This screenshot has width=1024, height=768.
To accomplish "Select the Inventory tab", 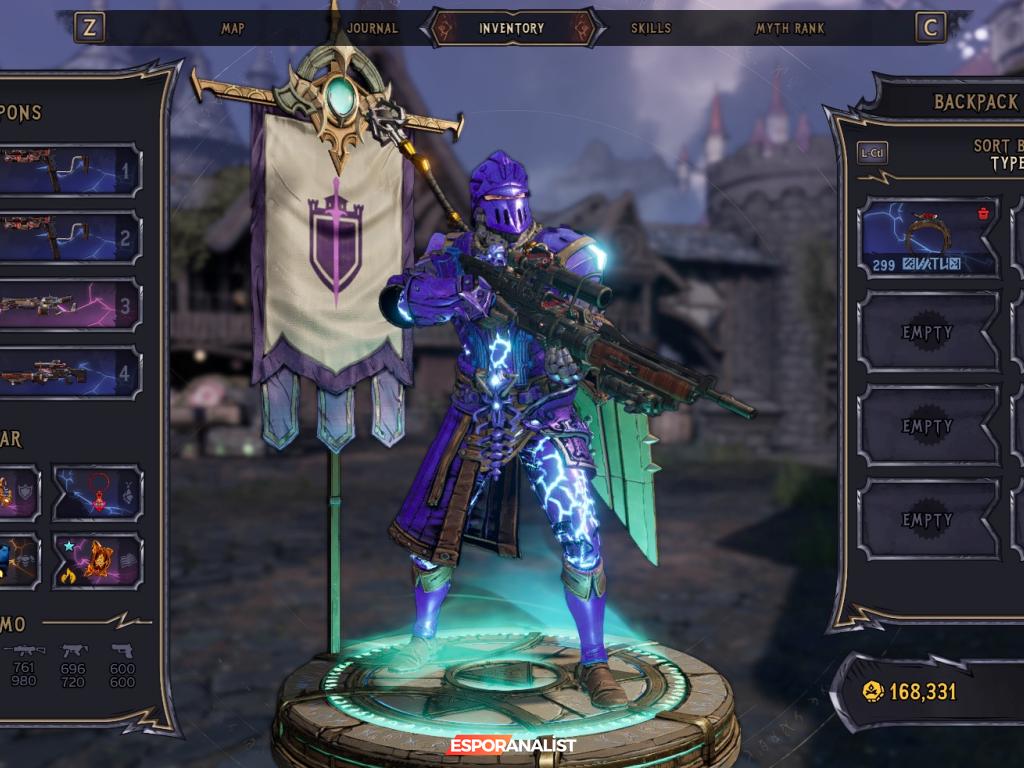I will point(511,28).
